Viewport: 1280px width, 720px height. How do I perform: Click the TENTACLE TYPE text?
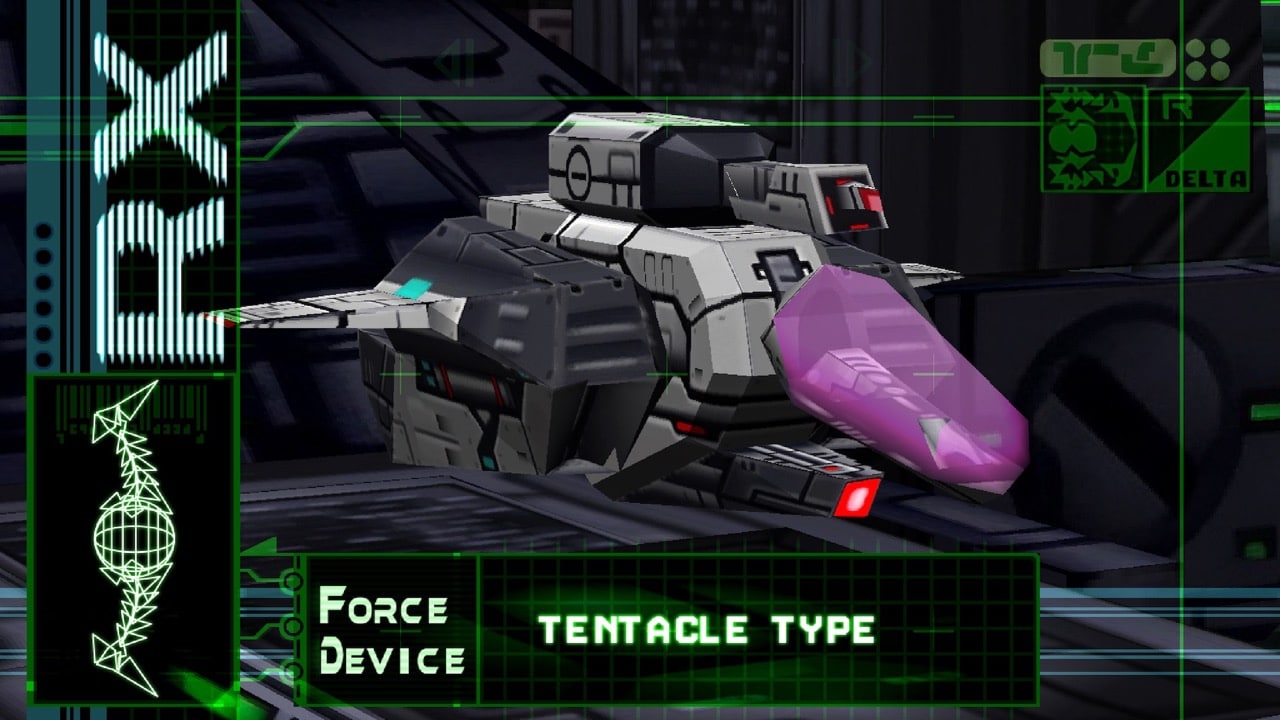pos(707,629)
